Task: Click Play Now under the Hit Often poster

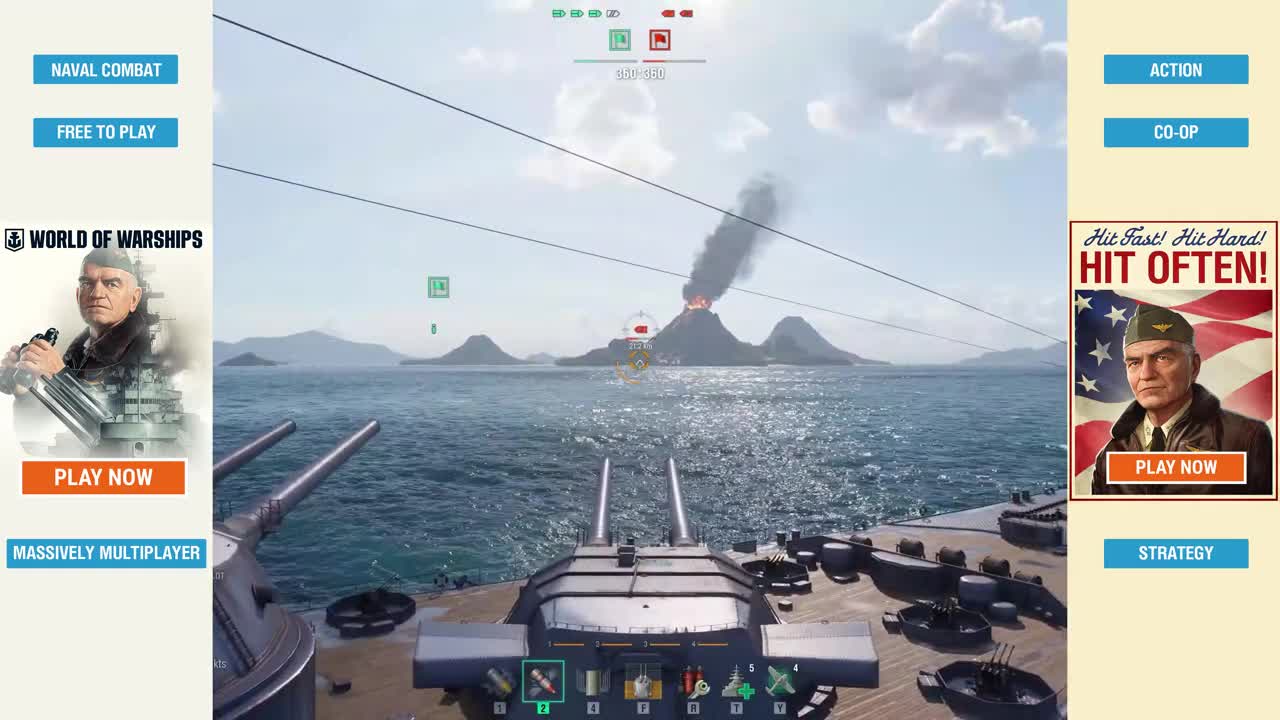Action: 1176,467
